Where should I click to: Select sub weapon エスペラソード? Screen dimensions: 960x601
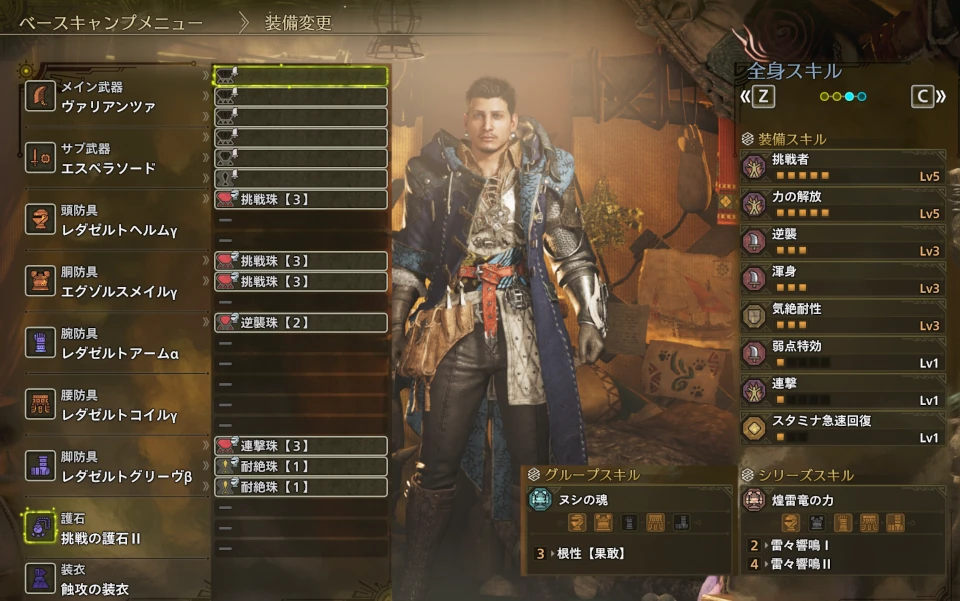[x=108, y=158]
